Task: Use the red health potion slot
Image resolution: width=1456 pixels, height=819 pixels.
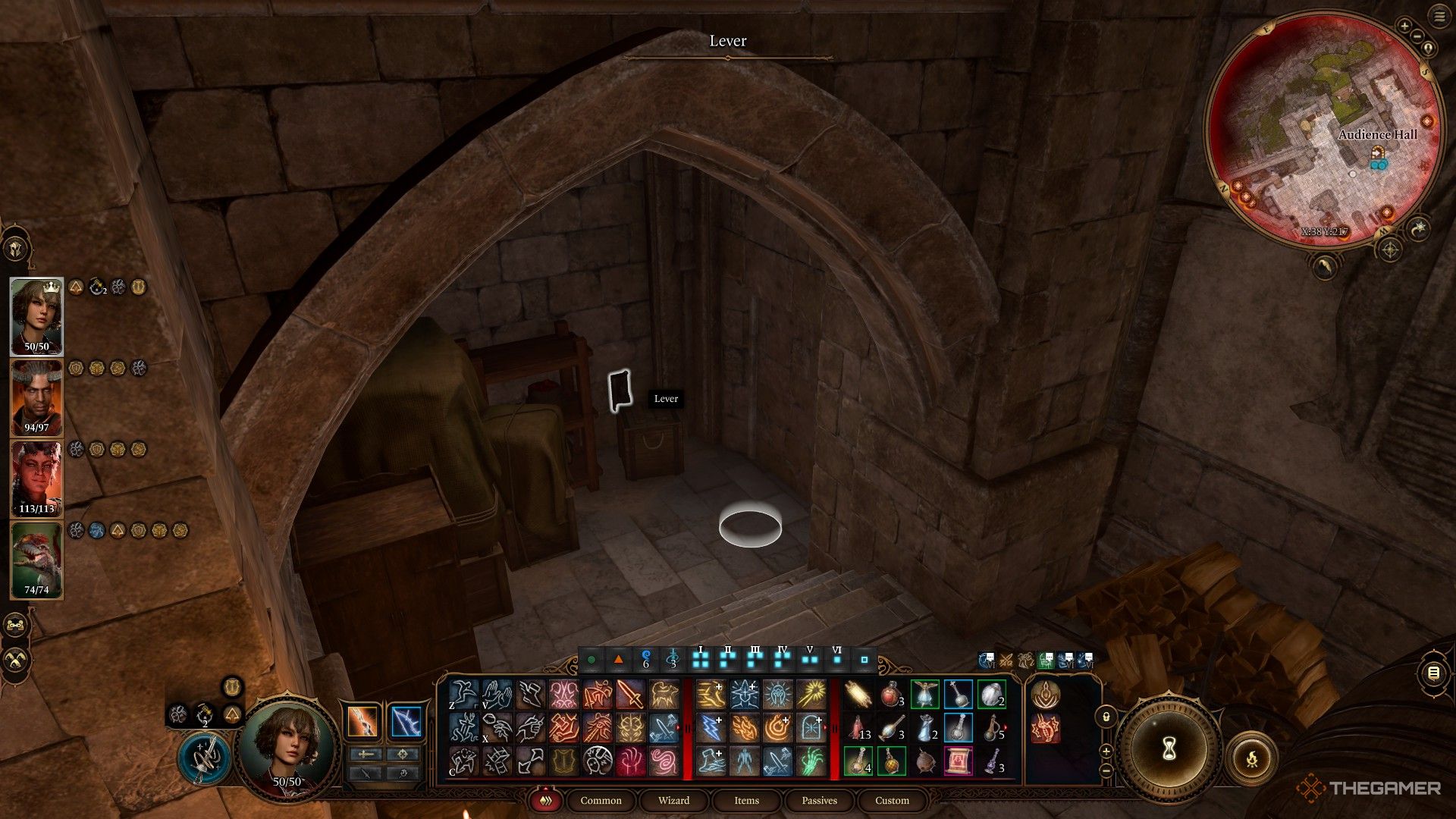Action: point(890,695)
